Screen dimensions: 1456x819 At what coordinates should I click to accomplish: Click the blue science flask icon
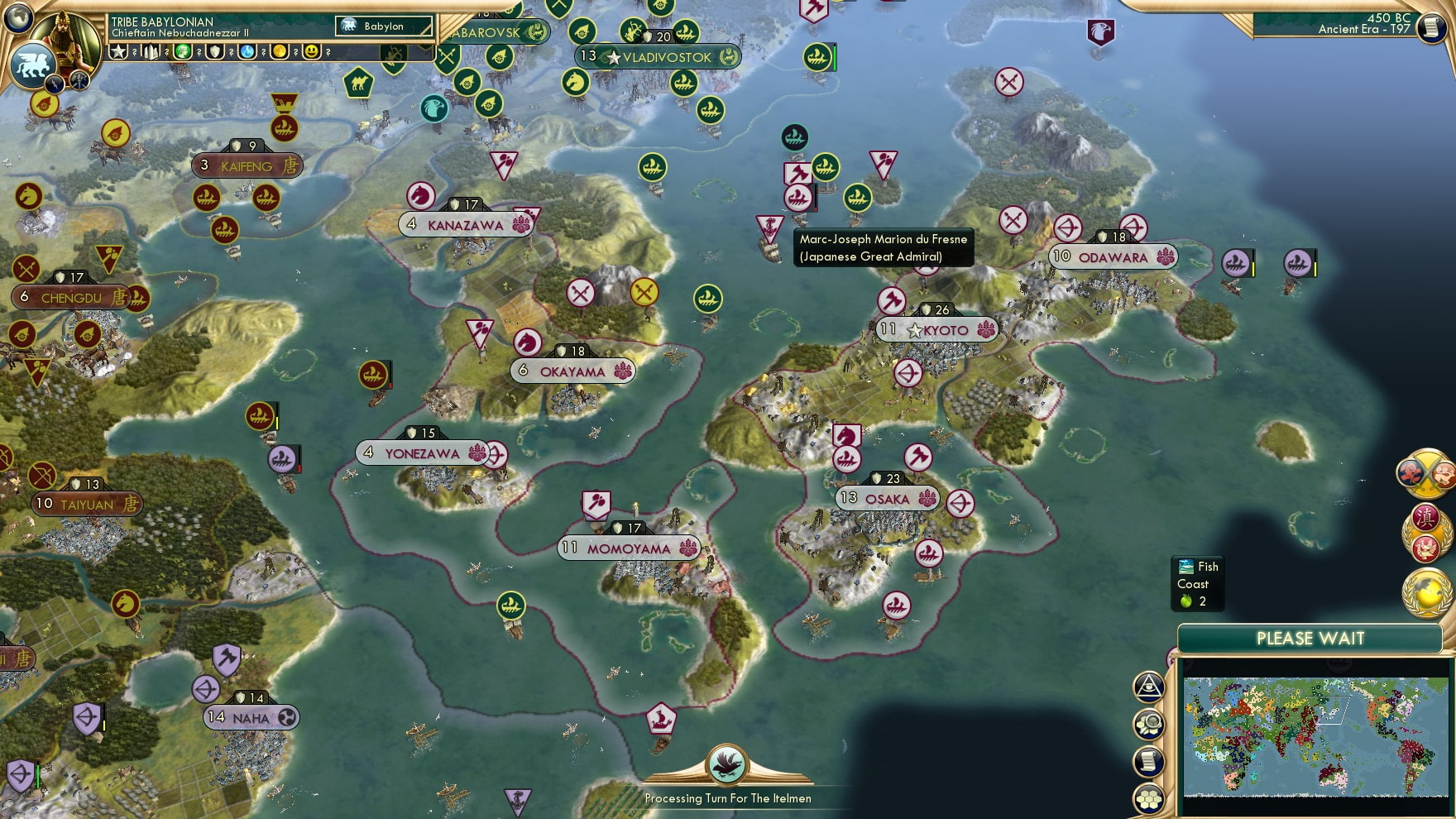246,52
